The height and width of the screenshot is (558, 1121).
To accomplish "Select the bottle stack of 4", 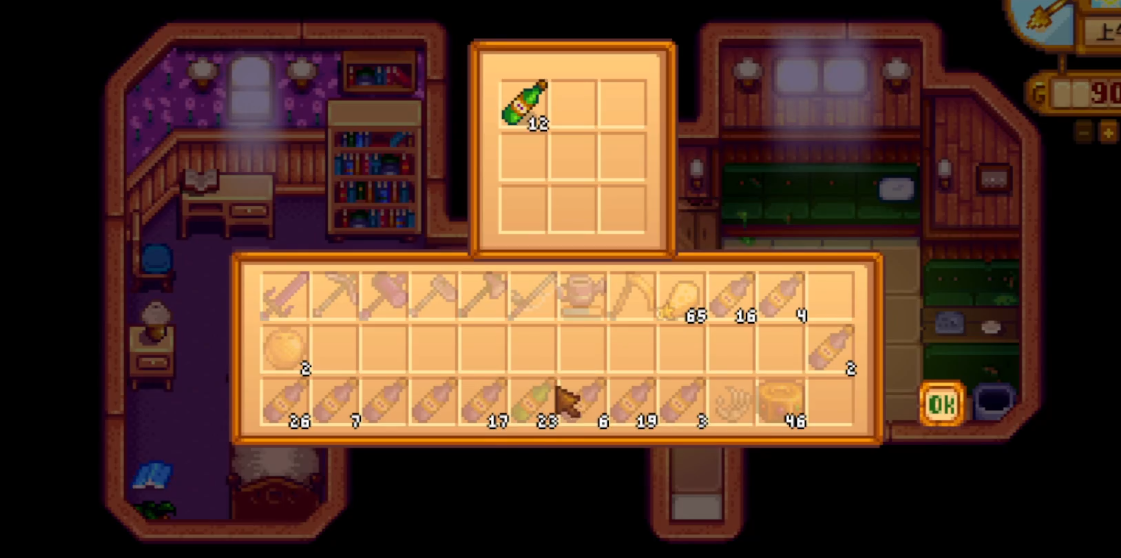I will 781,297.
